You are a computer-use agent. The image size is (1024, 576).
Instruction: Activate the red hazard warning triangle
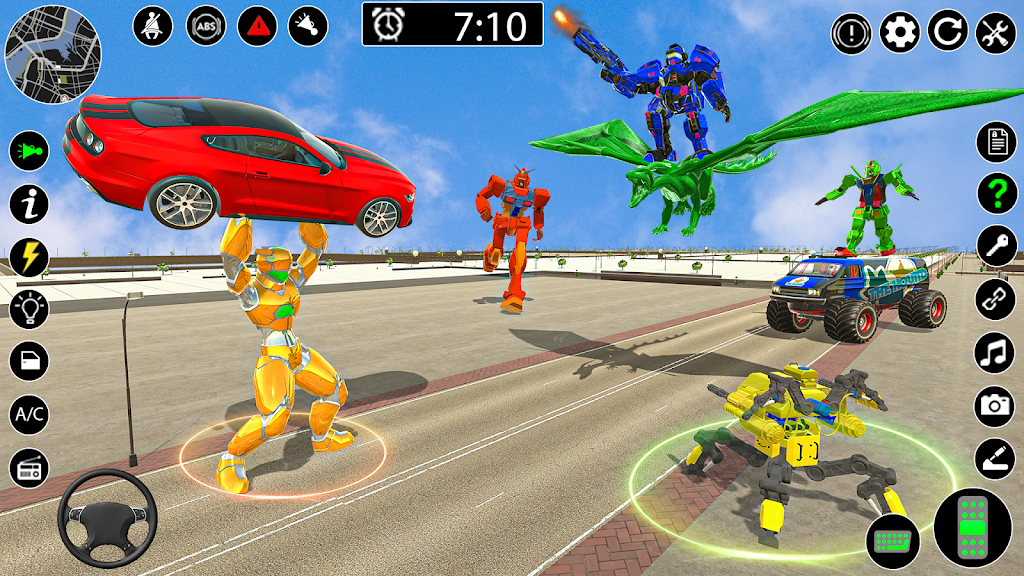[257, 26]
